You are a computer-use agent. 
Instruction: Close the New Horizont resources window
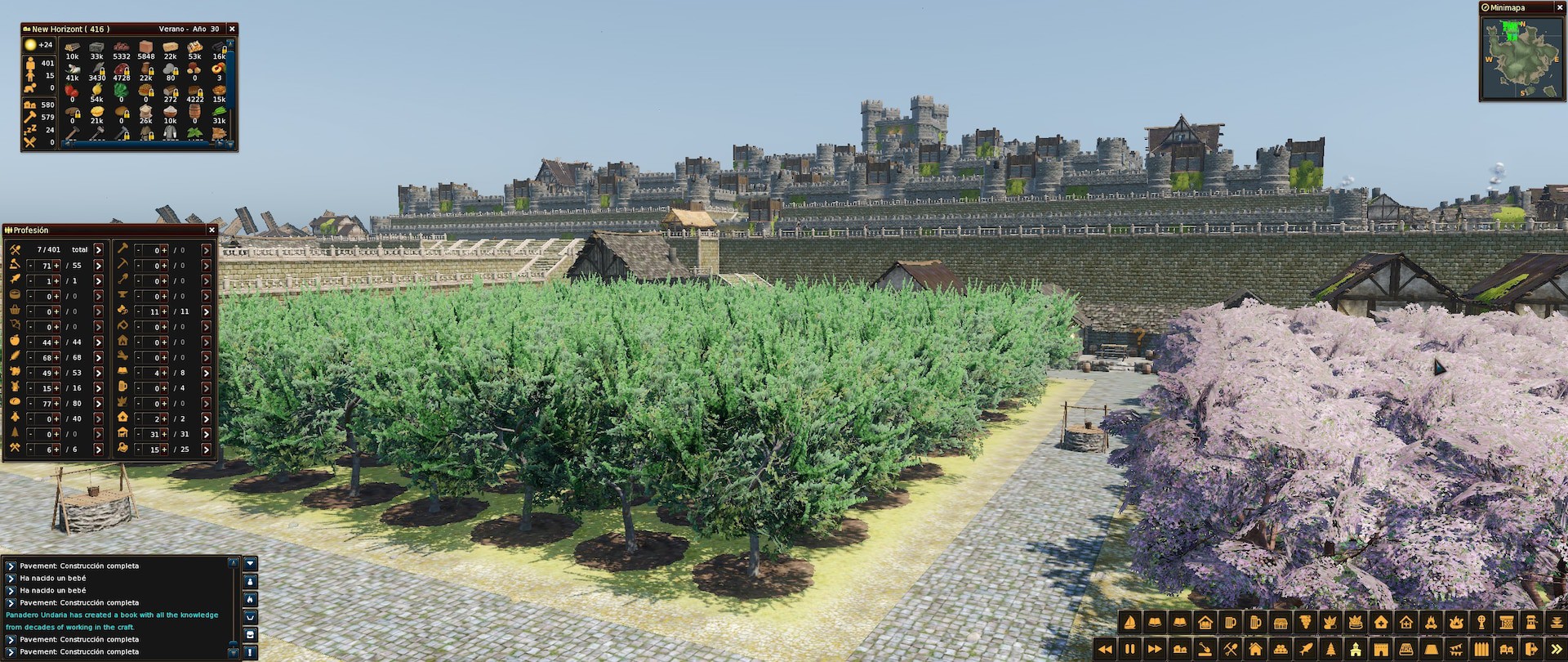click(x=232, y=29)
